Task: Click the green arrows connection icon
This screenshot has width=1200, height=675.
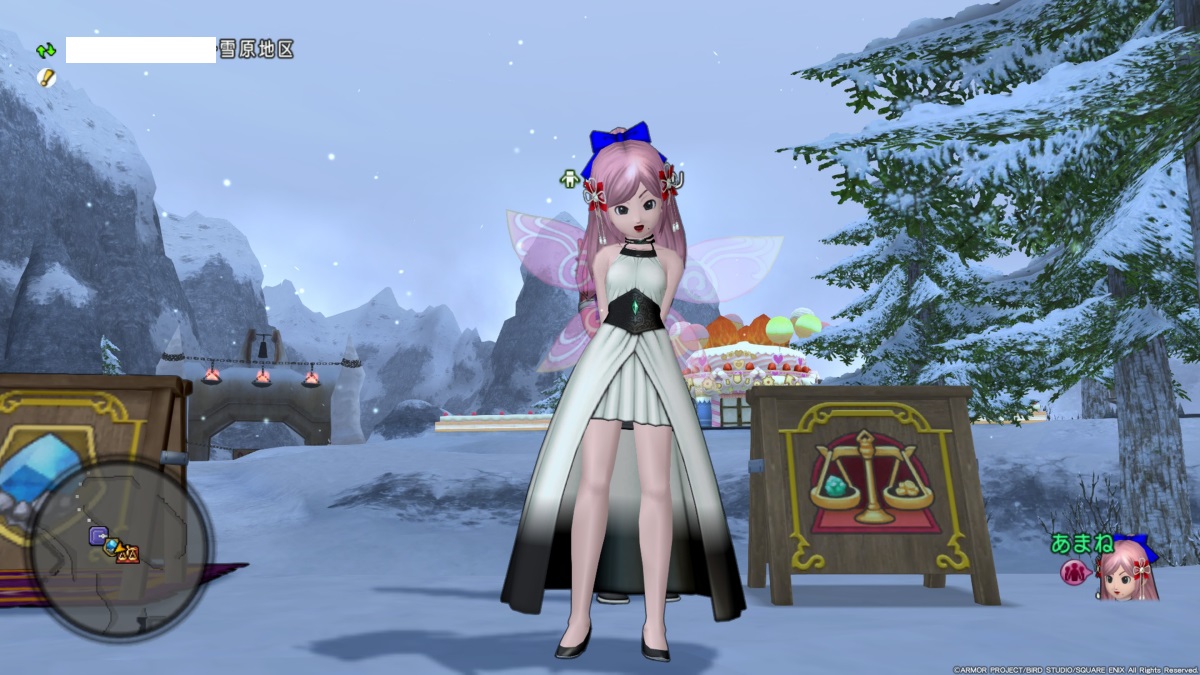Action: (x=46, y=49)
